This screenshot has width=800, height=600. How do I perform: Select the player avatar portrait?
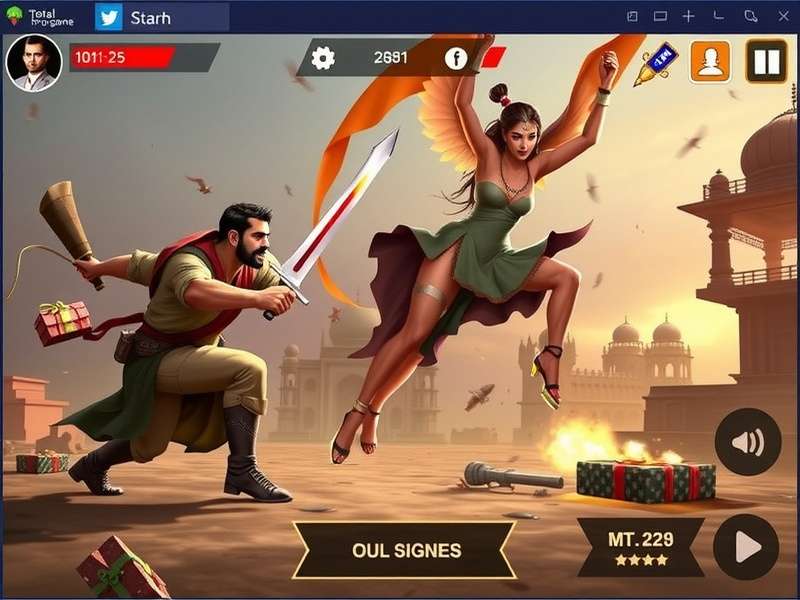pyautogui.click(x=34, y=62)
